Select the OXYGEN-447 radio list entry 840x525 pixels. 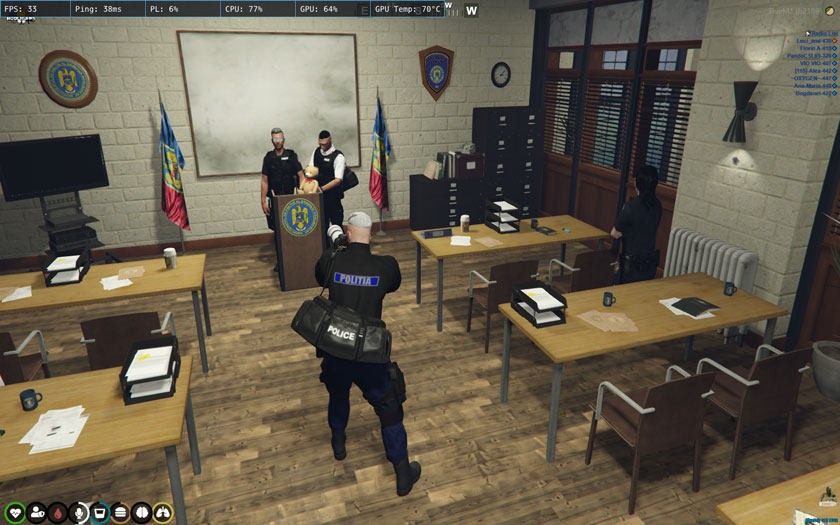[x=815, y=78]
